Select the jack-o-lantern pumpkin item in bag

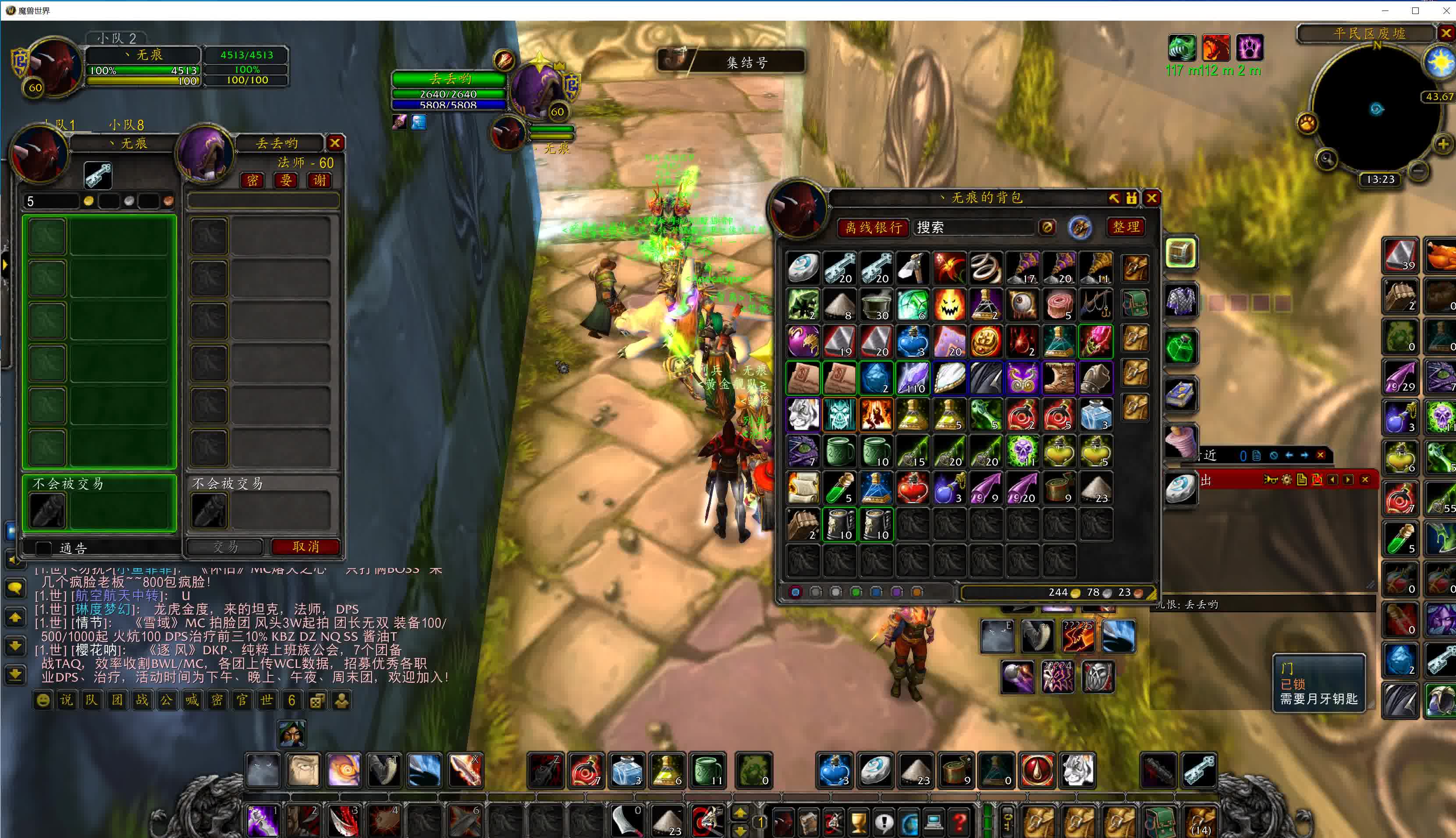(x=949, y=305)
